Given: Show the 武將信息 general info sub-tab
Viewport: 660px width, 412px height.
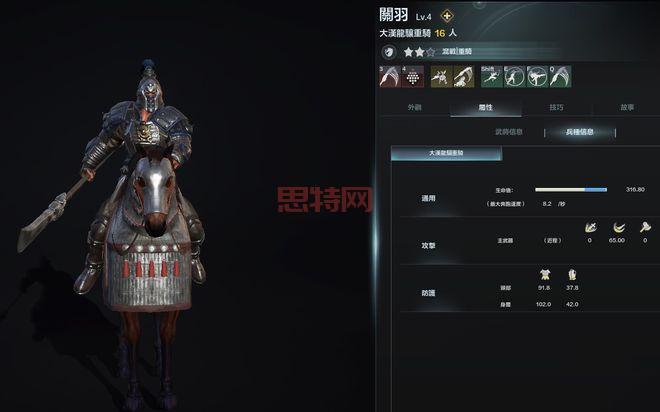Looking at the screenshot, I should point(509,131).
